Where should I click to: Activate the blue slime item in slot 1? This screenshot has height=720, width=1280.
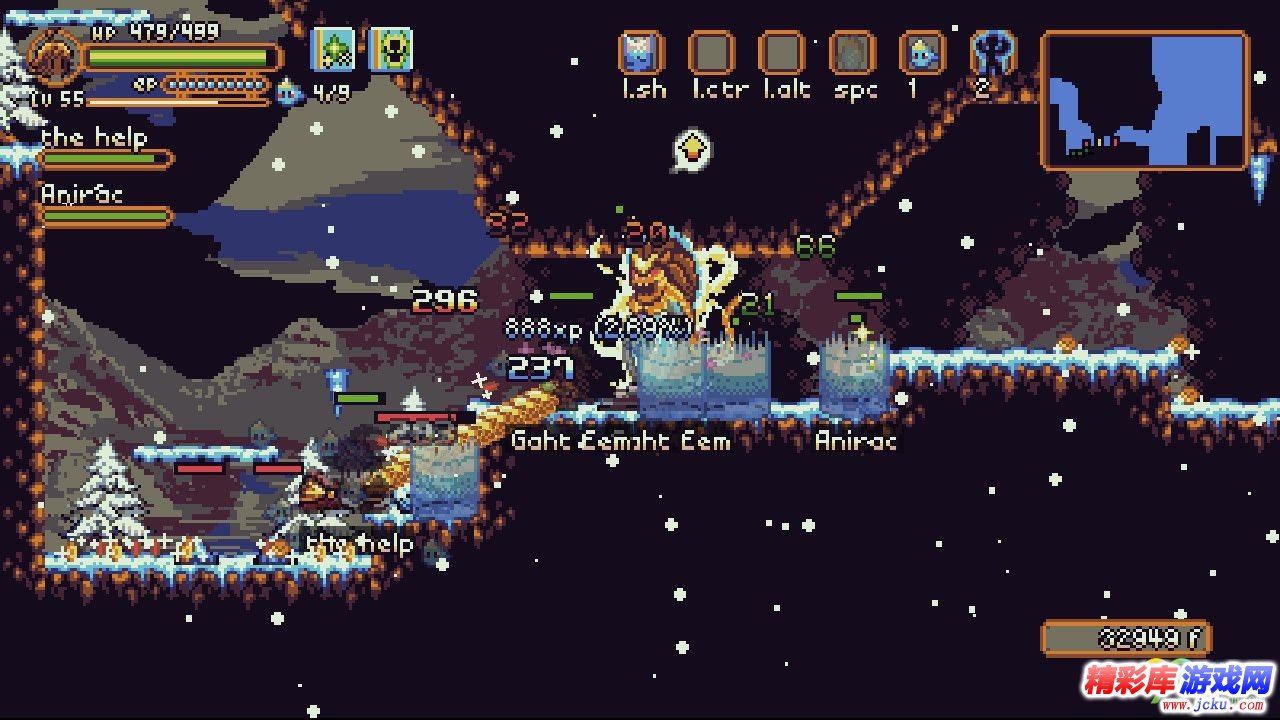coord(922,53)
